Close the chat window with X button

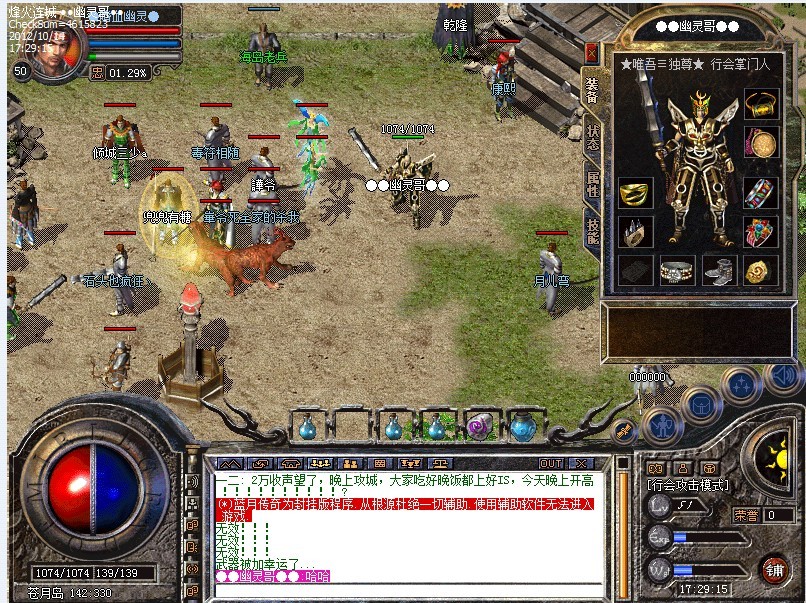pos(579,464)
